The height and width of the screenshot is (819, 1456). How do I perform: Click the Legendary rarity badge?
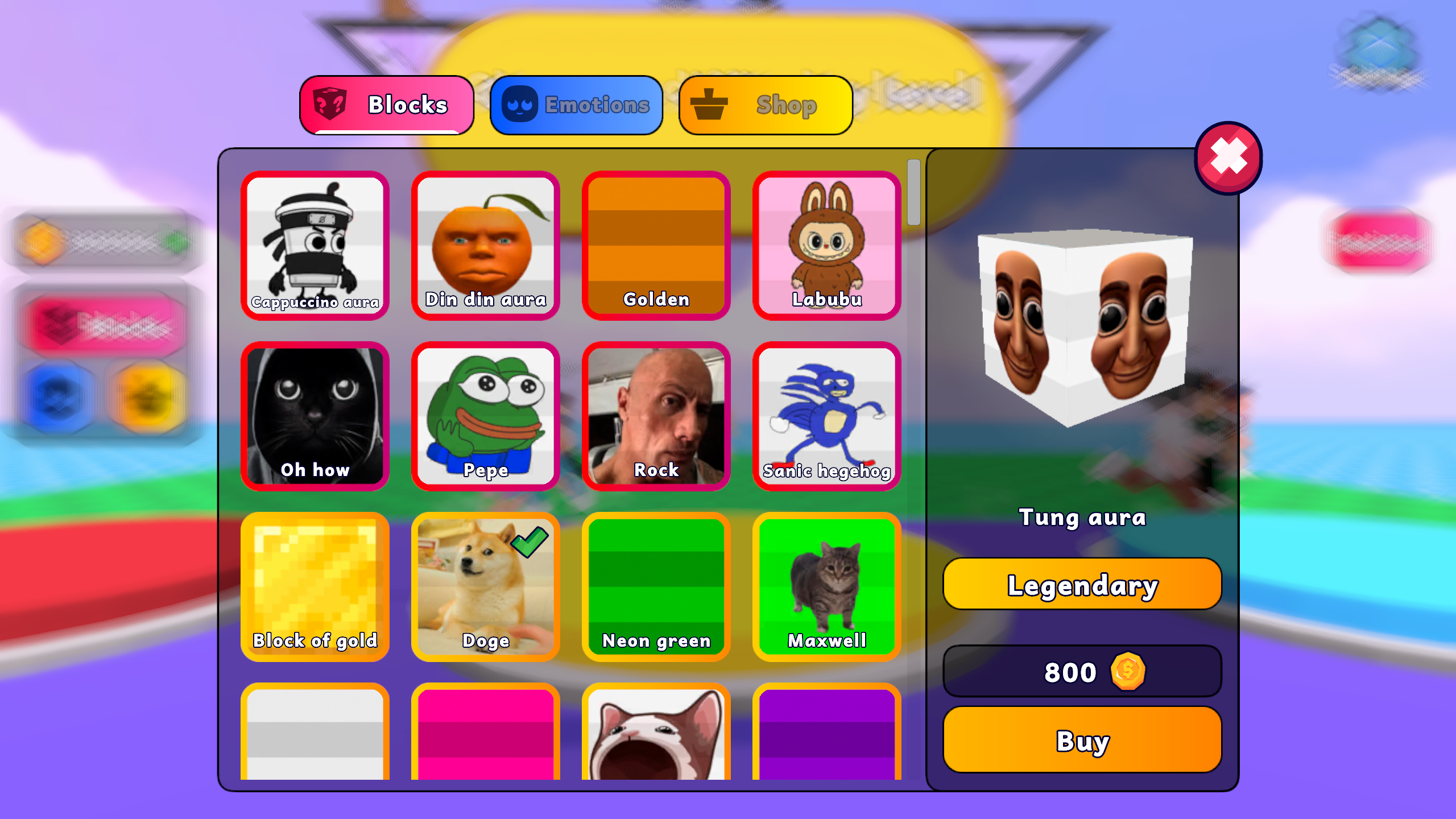point(1081,583)
